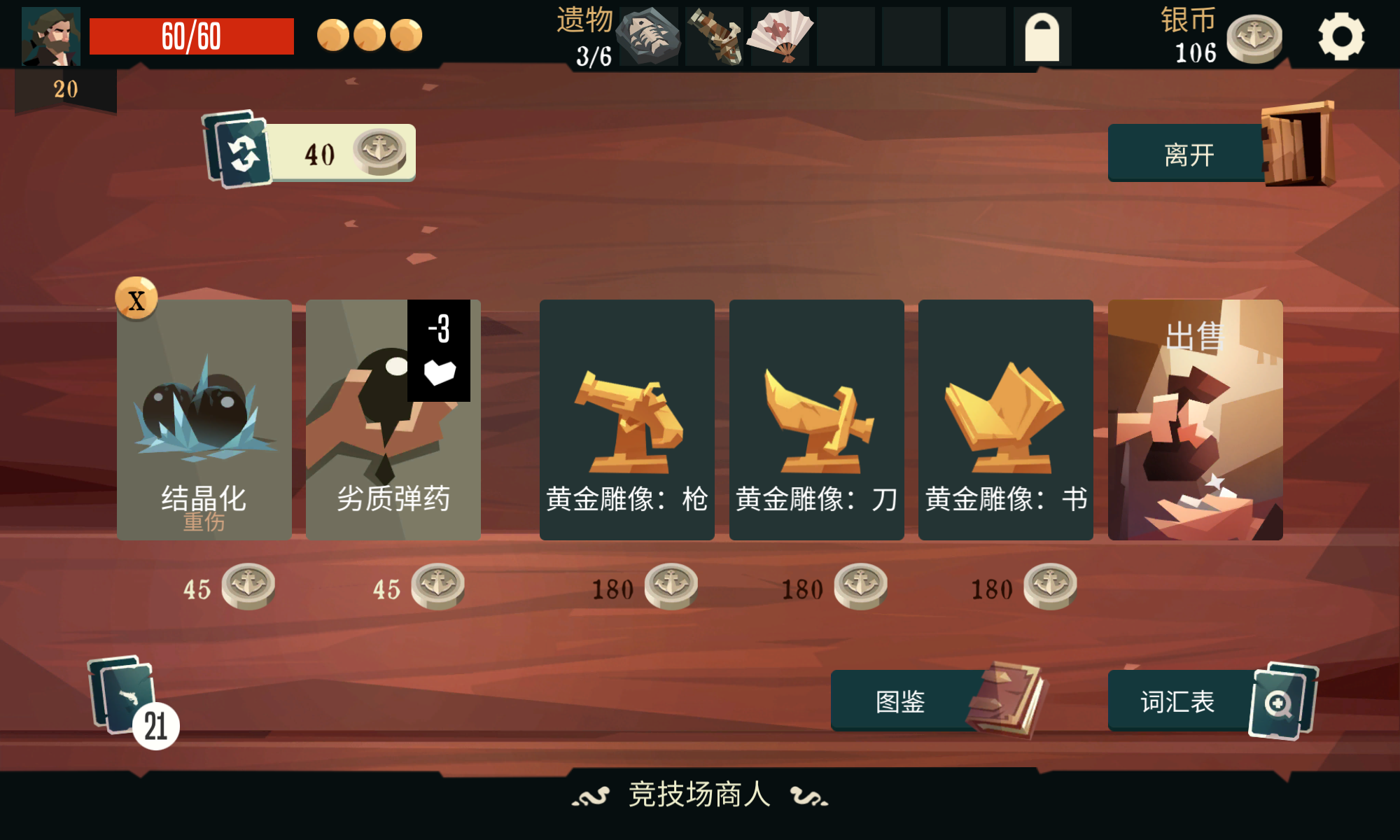
Task: Click the silver coin icon beside 106
Action: pyautogui.click(x=1255, y=38)
